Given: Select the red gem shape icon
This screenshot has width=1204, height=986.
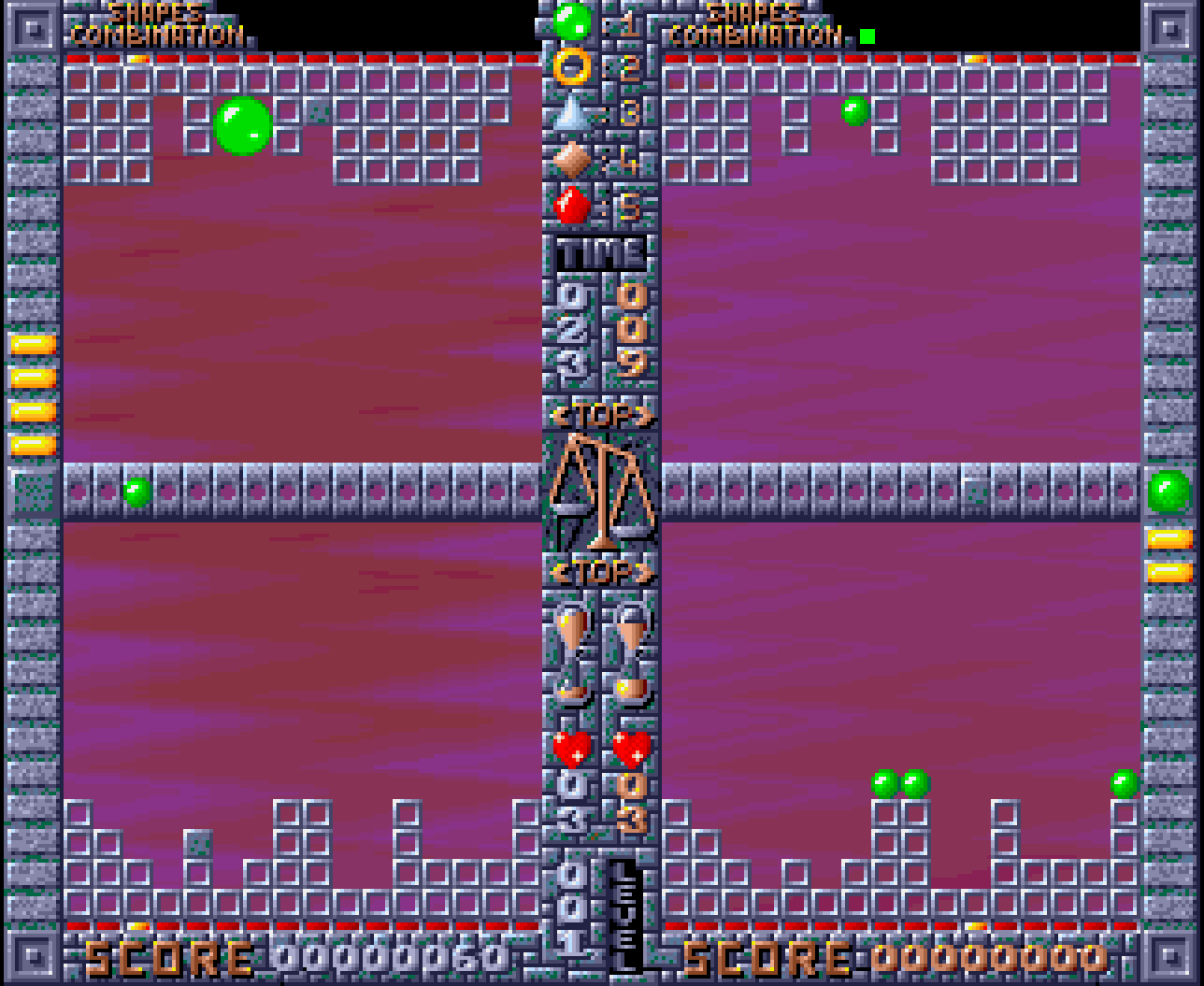Looking at the screenshot, I should tap(571, 206).
